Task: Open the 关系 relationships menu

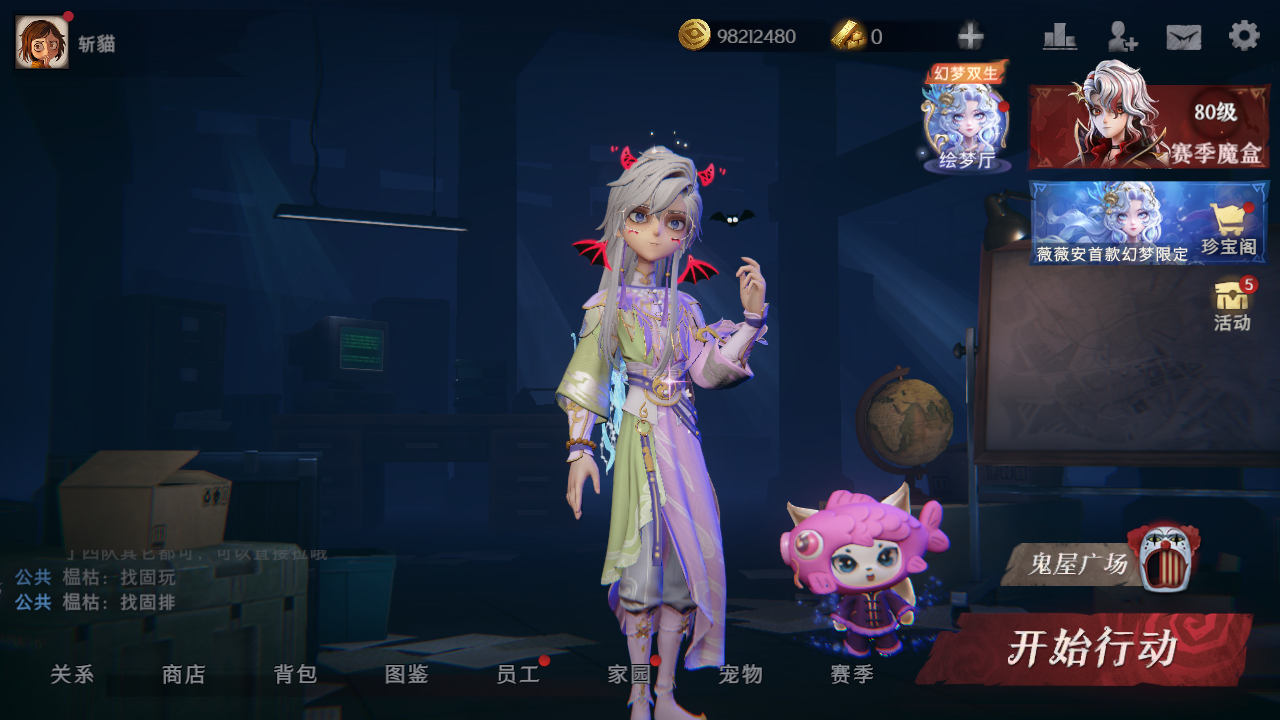Action: [x=72, y=675]
